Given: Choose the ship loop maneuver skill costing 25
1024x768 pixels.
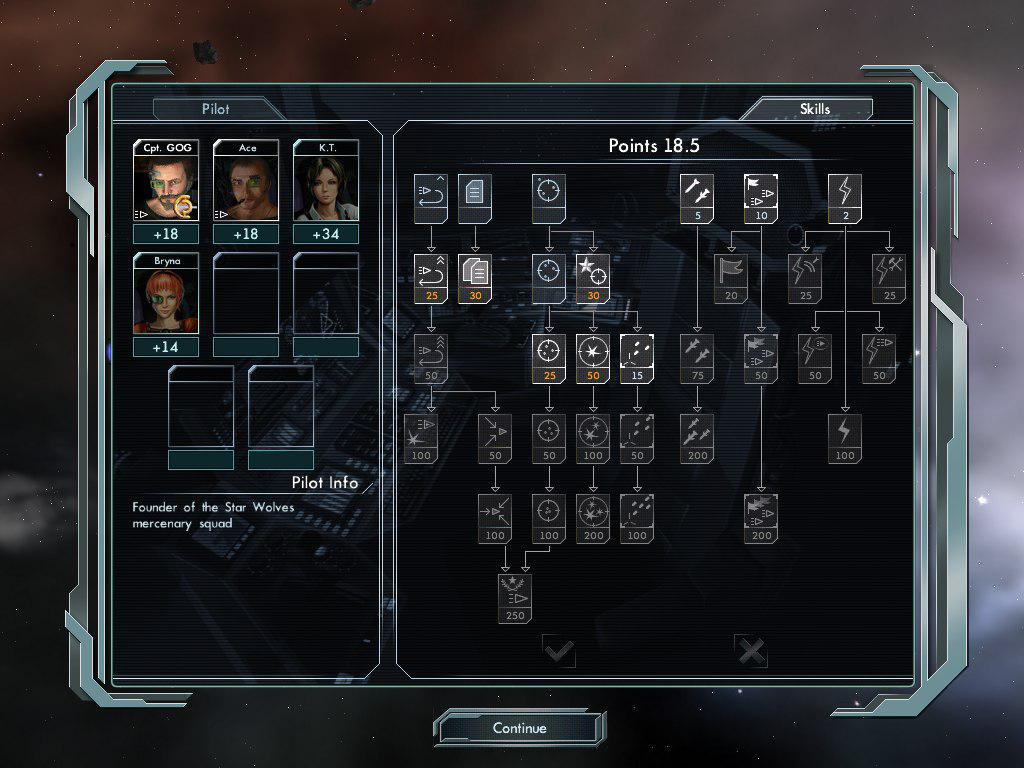Looking at the screenshot, I should [x=431, y=277].
